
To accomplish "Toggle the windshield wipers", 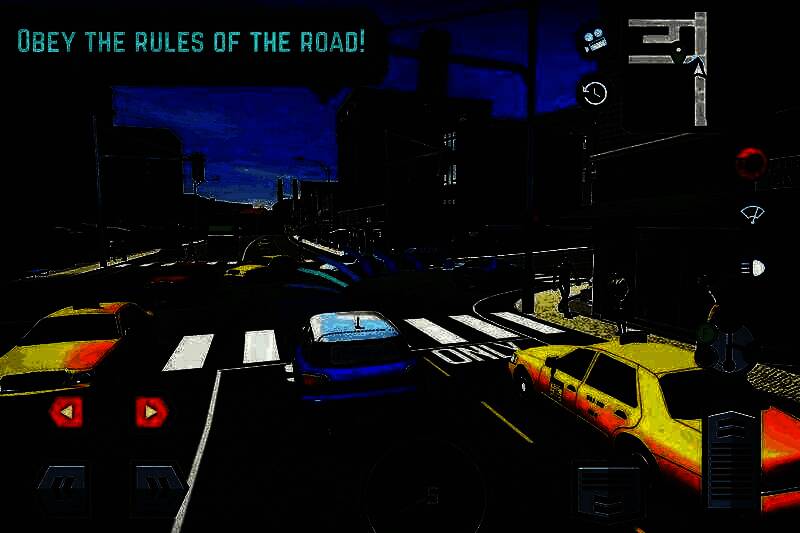I will pos(751,214).
